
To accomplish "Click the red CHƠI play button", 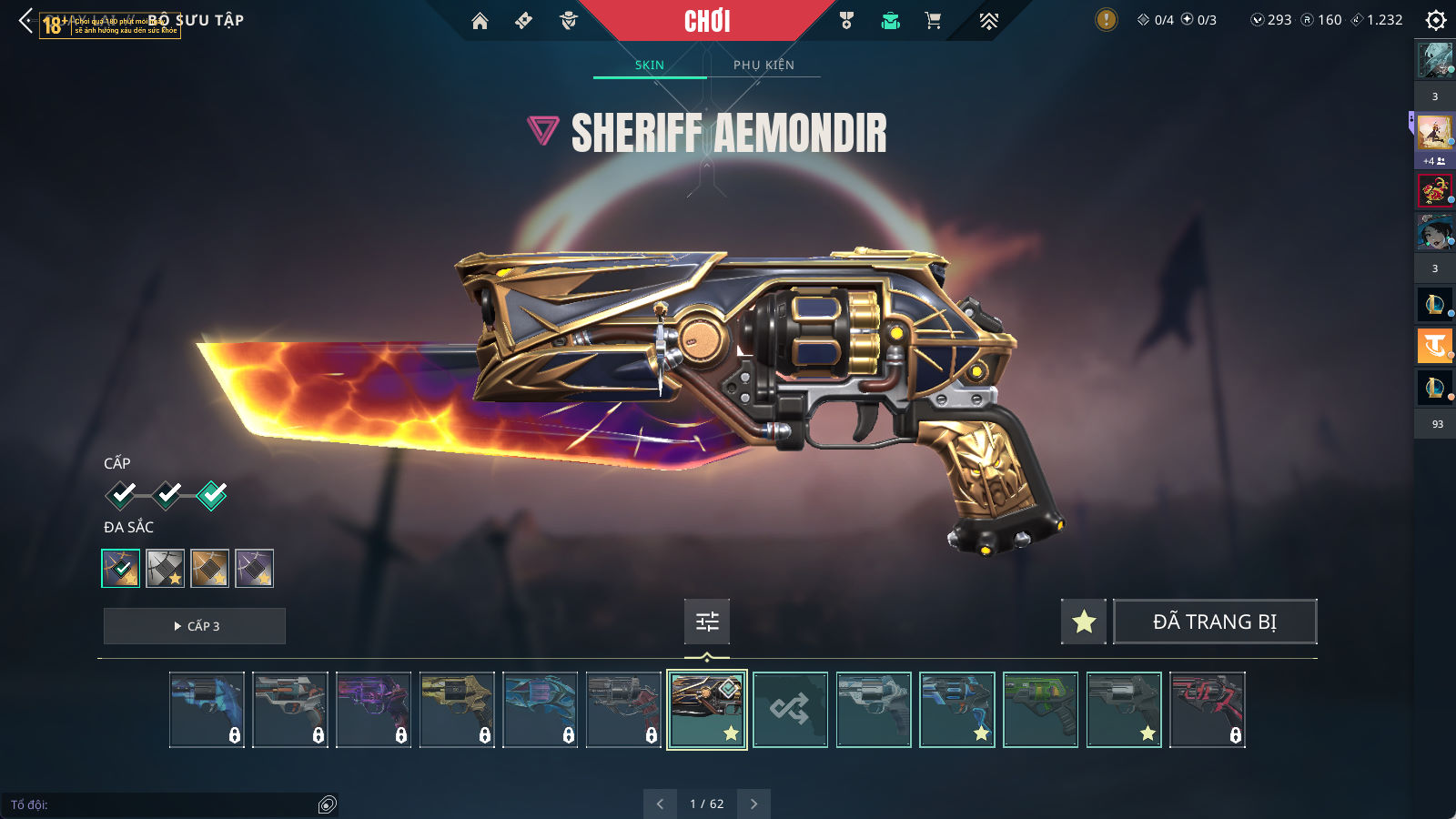I will pyautogui.click(x=707, y=21).
